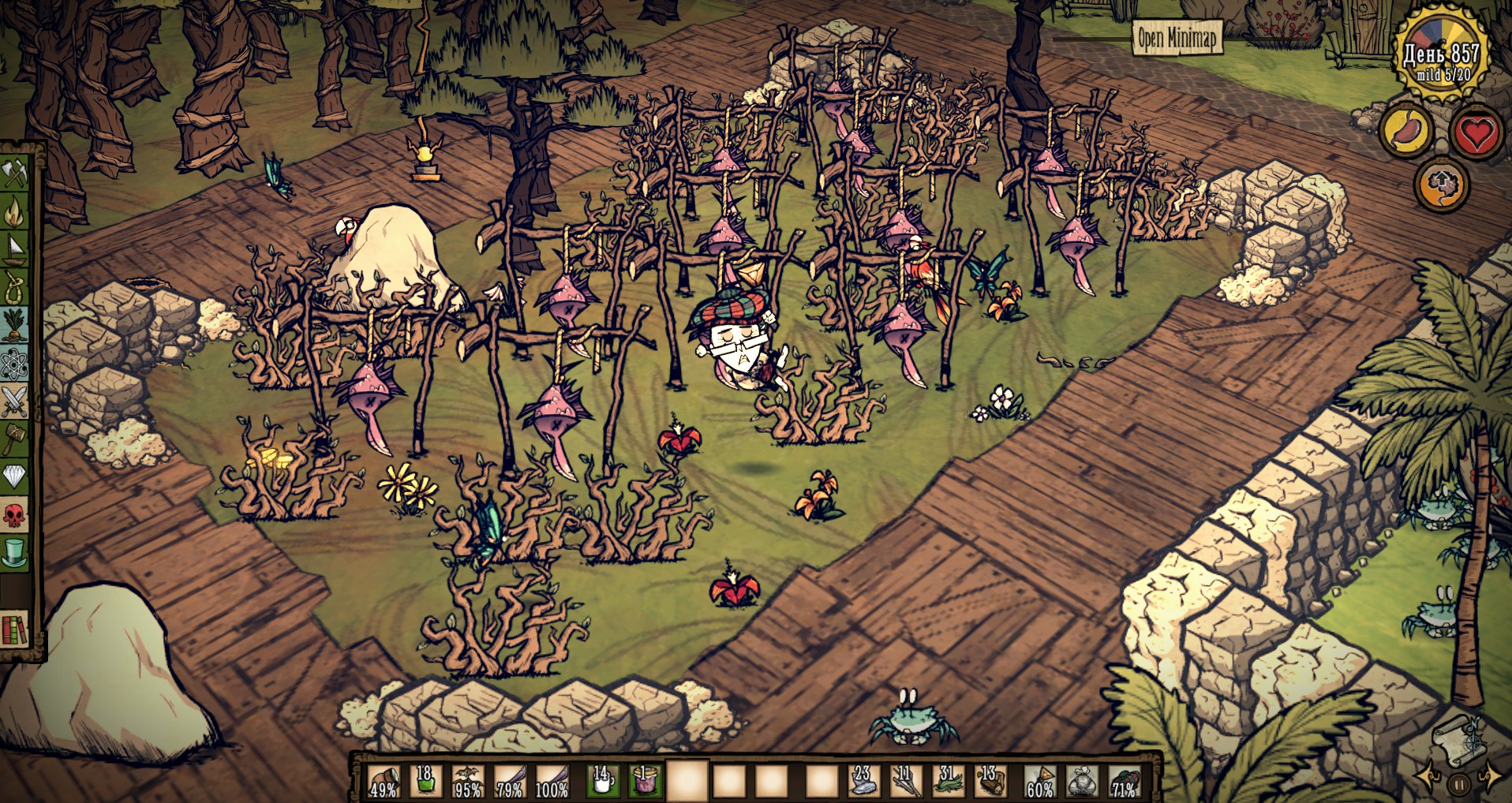Choose the twigs stack of 11
The width and height of the screenshot is (1512, 803).
tap(904, 781)
